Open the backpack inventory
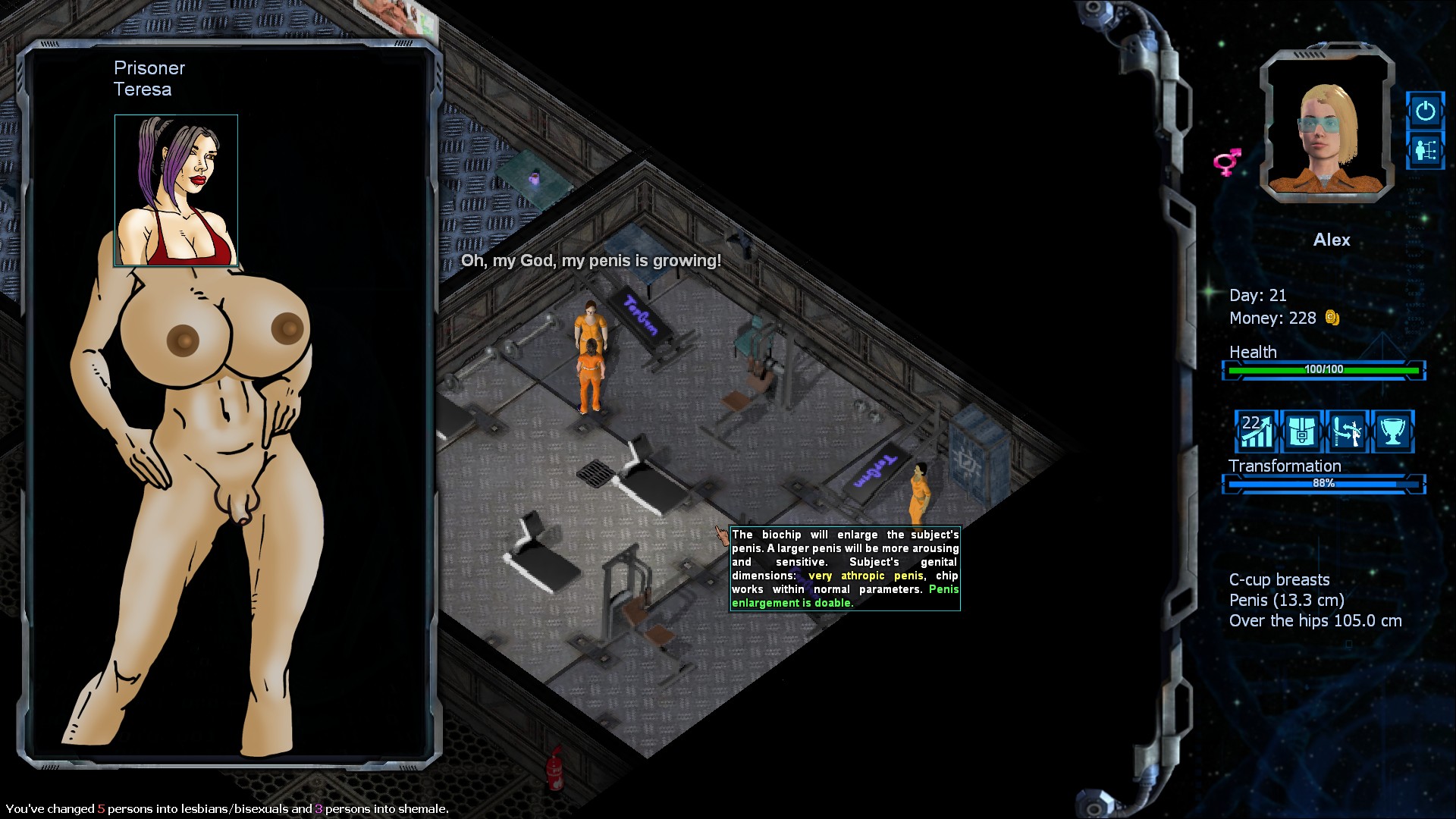1456x819 pixels. 1301,431
